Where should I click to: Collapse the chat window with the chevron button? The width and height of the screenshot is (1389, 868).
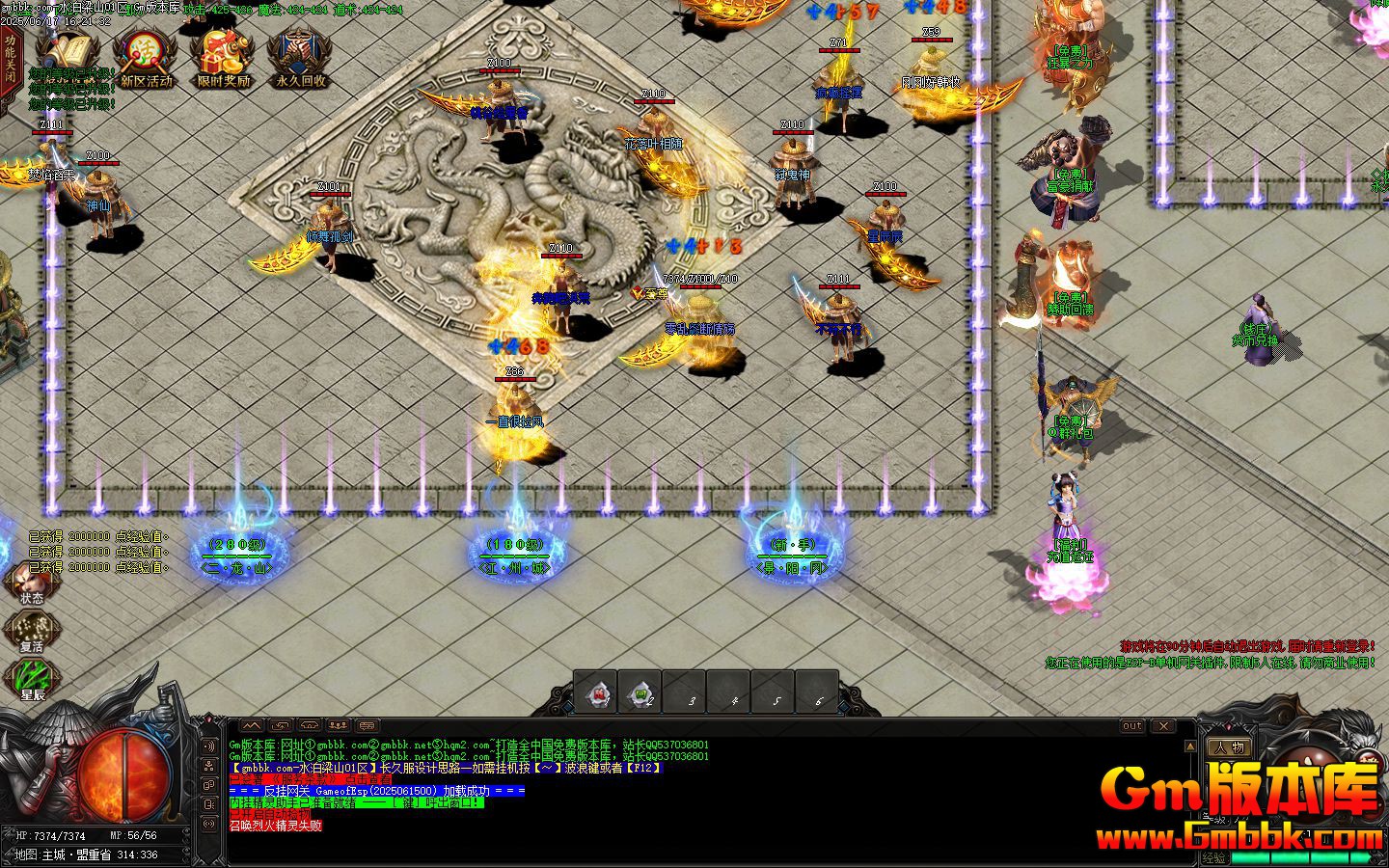[252, 725]
